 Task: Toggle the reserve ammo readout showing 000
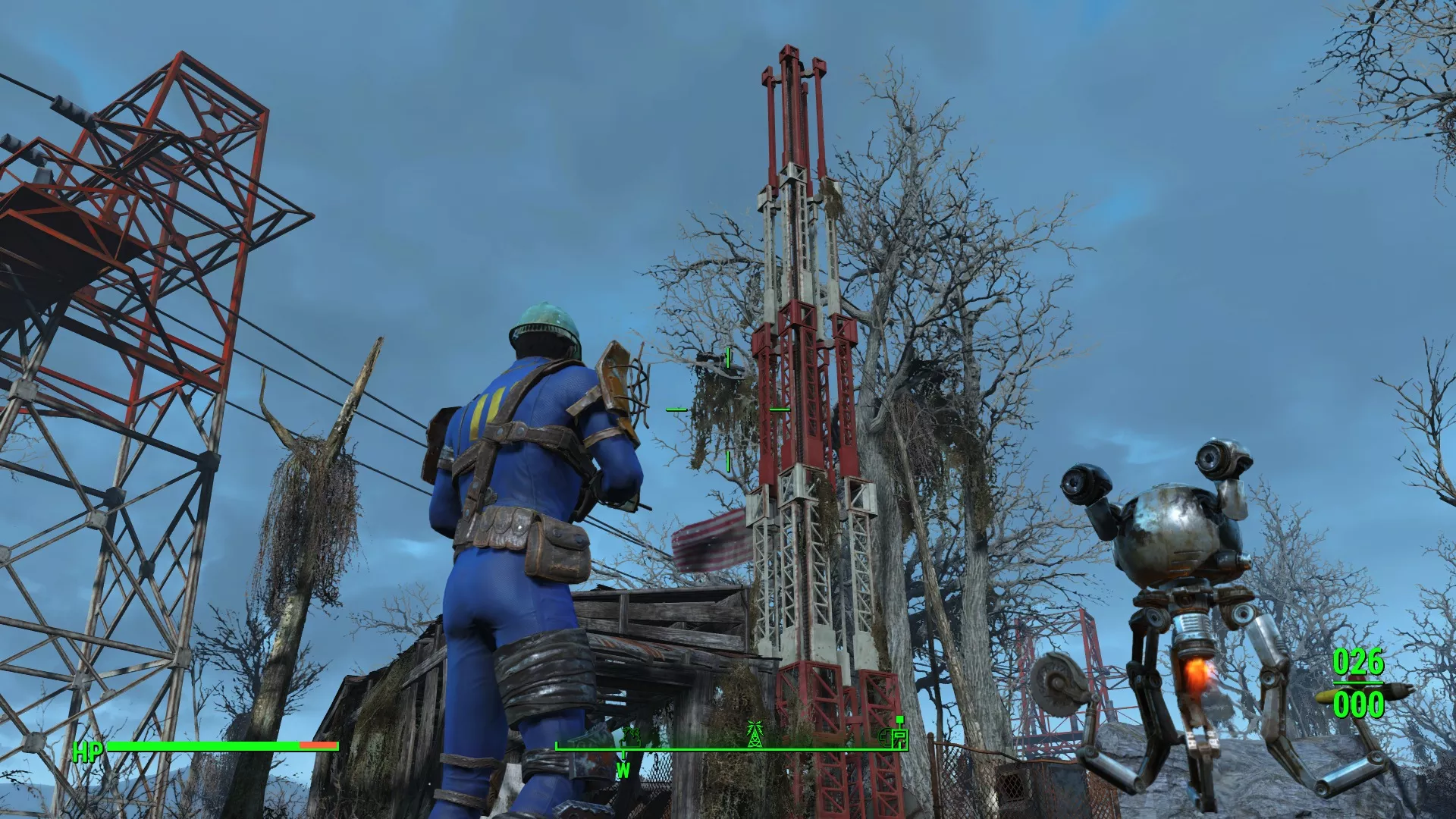[x=1360, y=704]
